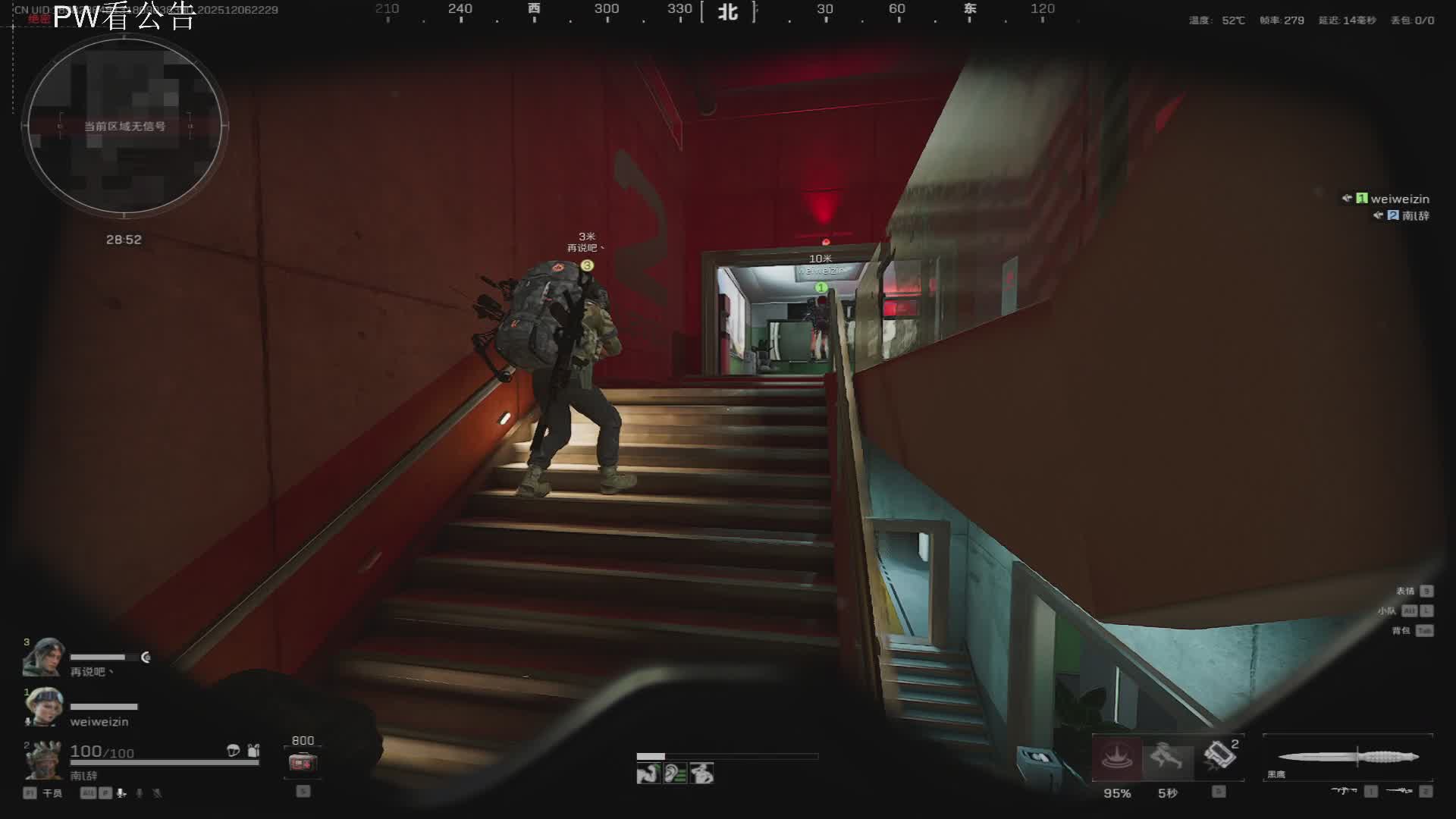Screen dimensions: 1456x819
Task: Click weiweizin in the squad list
Action: 1399,199
